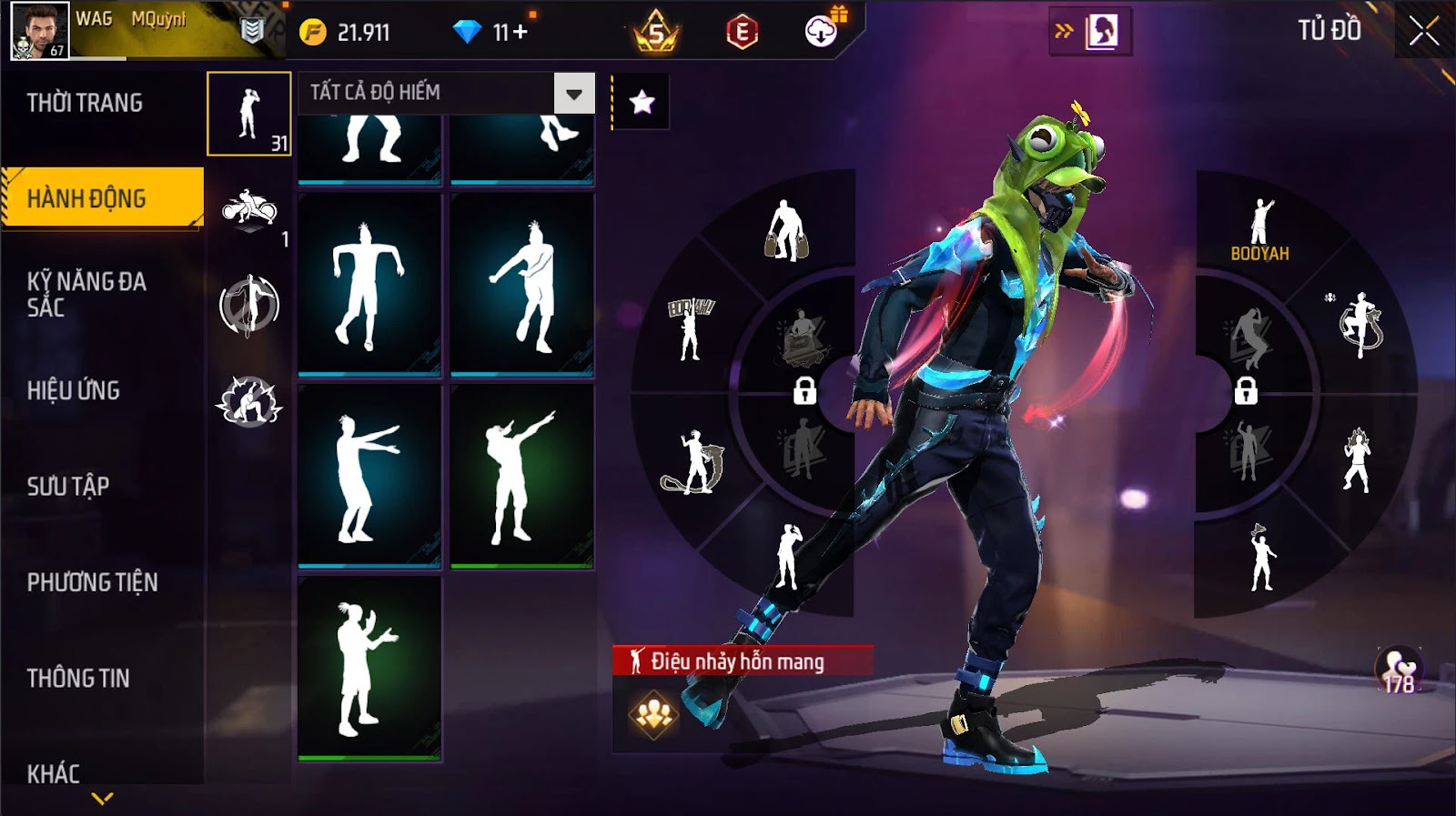
Task: Show the Thông Tin section
Action: coord(78,678)
